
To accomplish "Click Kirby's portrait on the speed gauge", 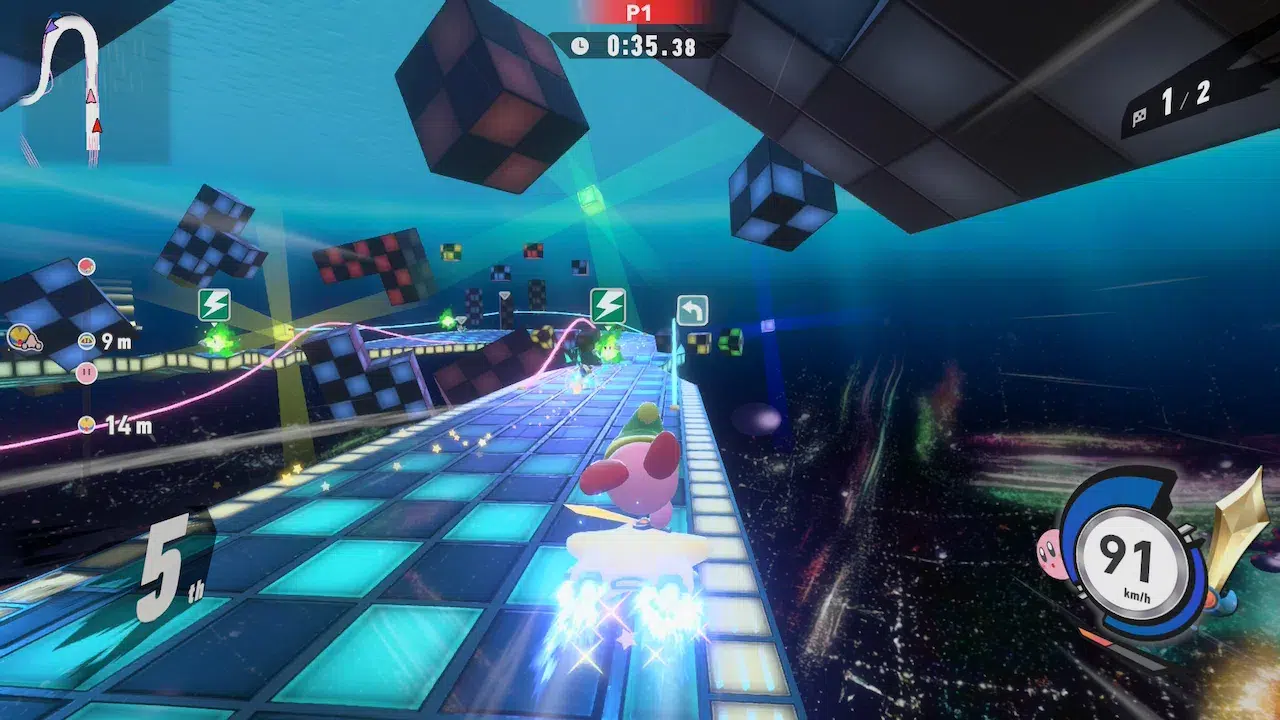I will click(1050, 548).
